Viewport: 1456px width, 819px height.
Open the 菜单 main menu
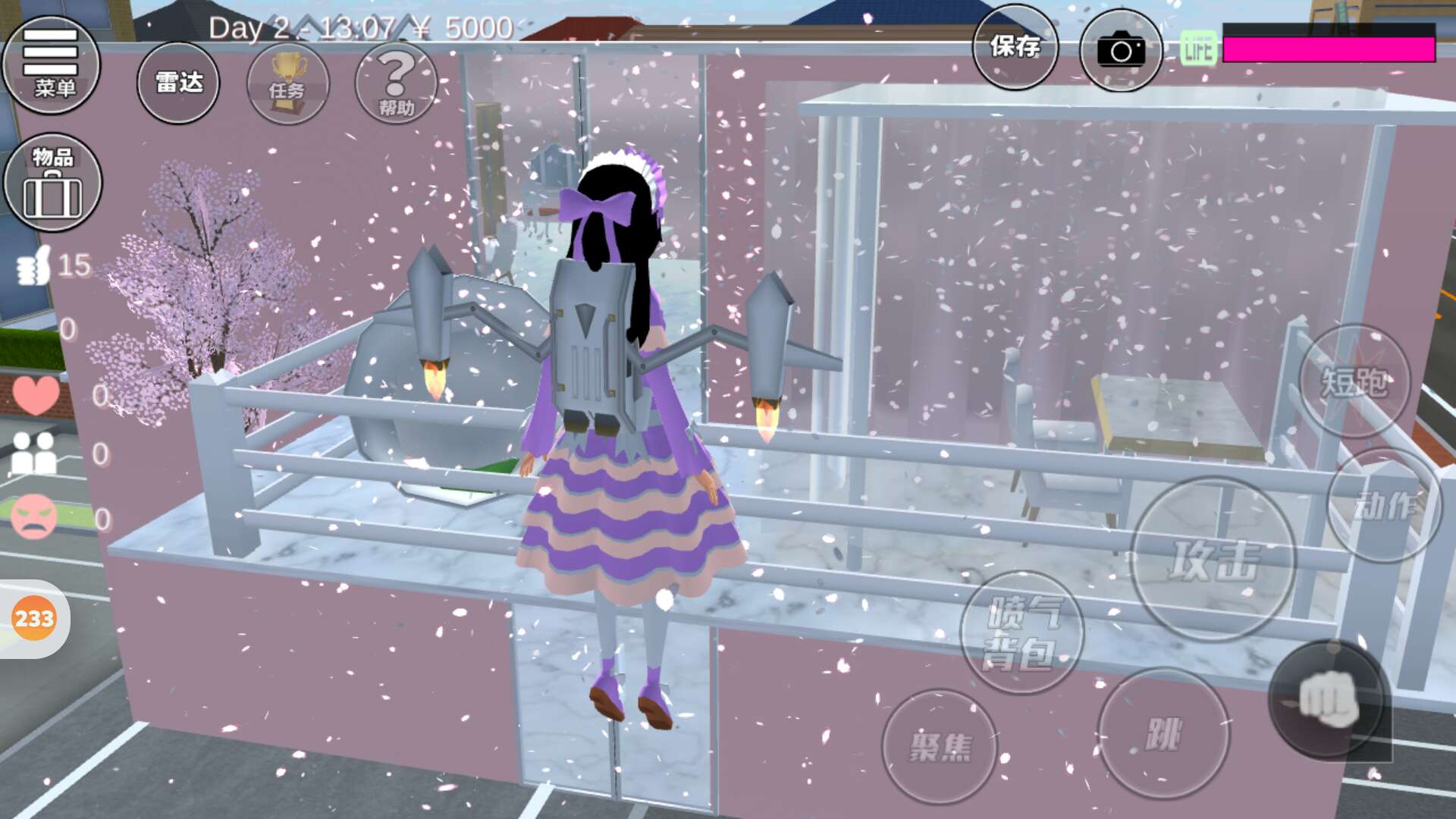[52, 64]
